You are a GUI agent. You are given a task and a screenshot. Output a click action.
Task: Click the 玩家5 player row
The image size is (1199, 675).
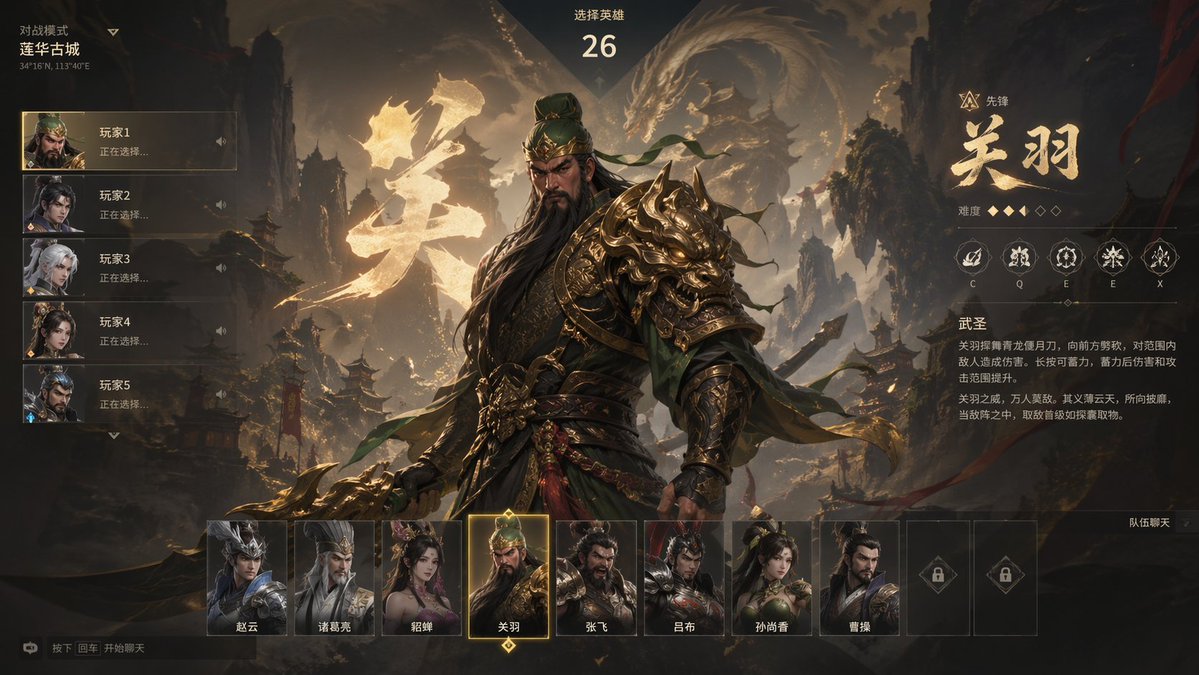click(129, 394)
